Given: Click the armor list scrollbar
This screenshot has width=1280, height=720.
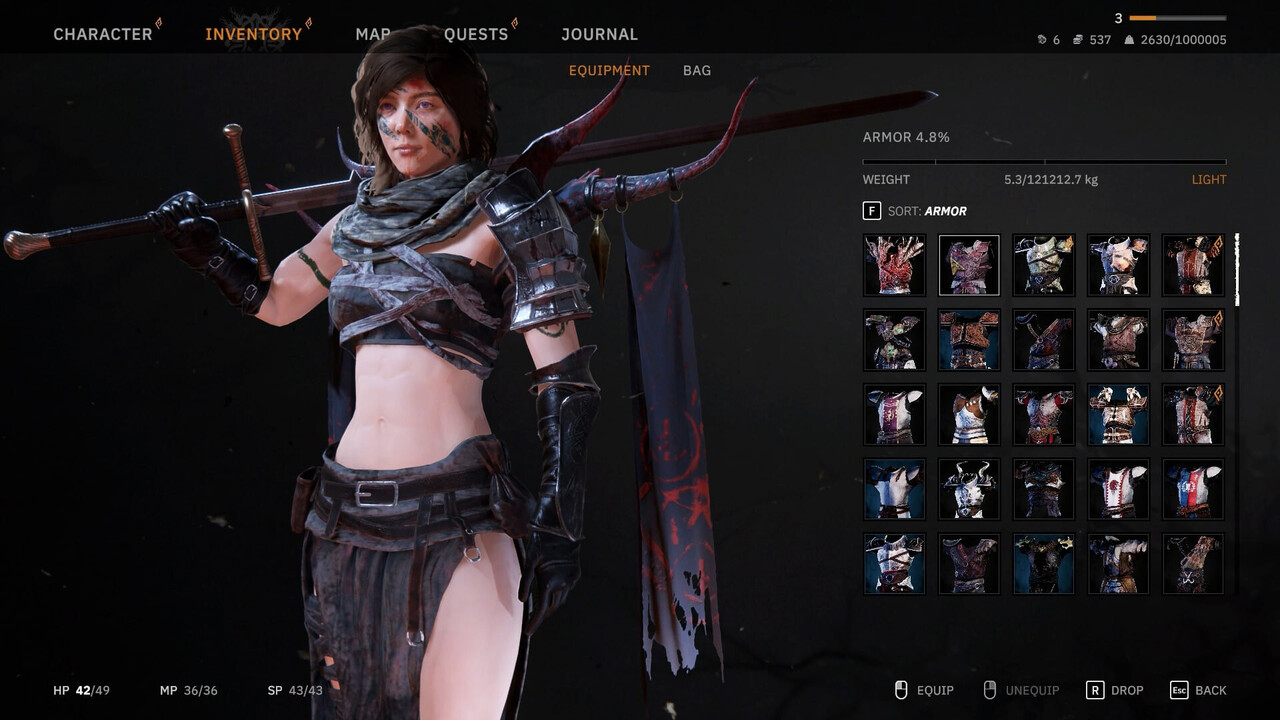Looking at the screenshot, I should pos(1237,270).
